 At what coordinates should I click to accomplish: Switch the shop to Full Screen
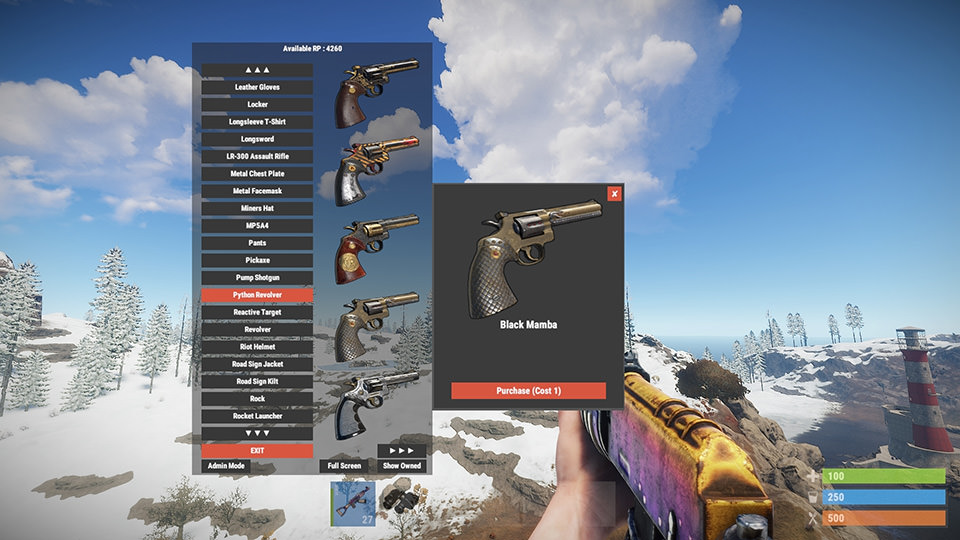[343, 466]
